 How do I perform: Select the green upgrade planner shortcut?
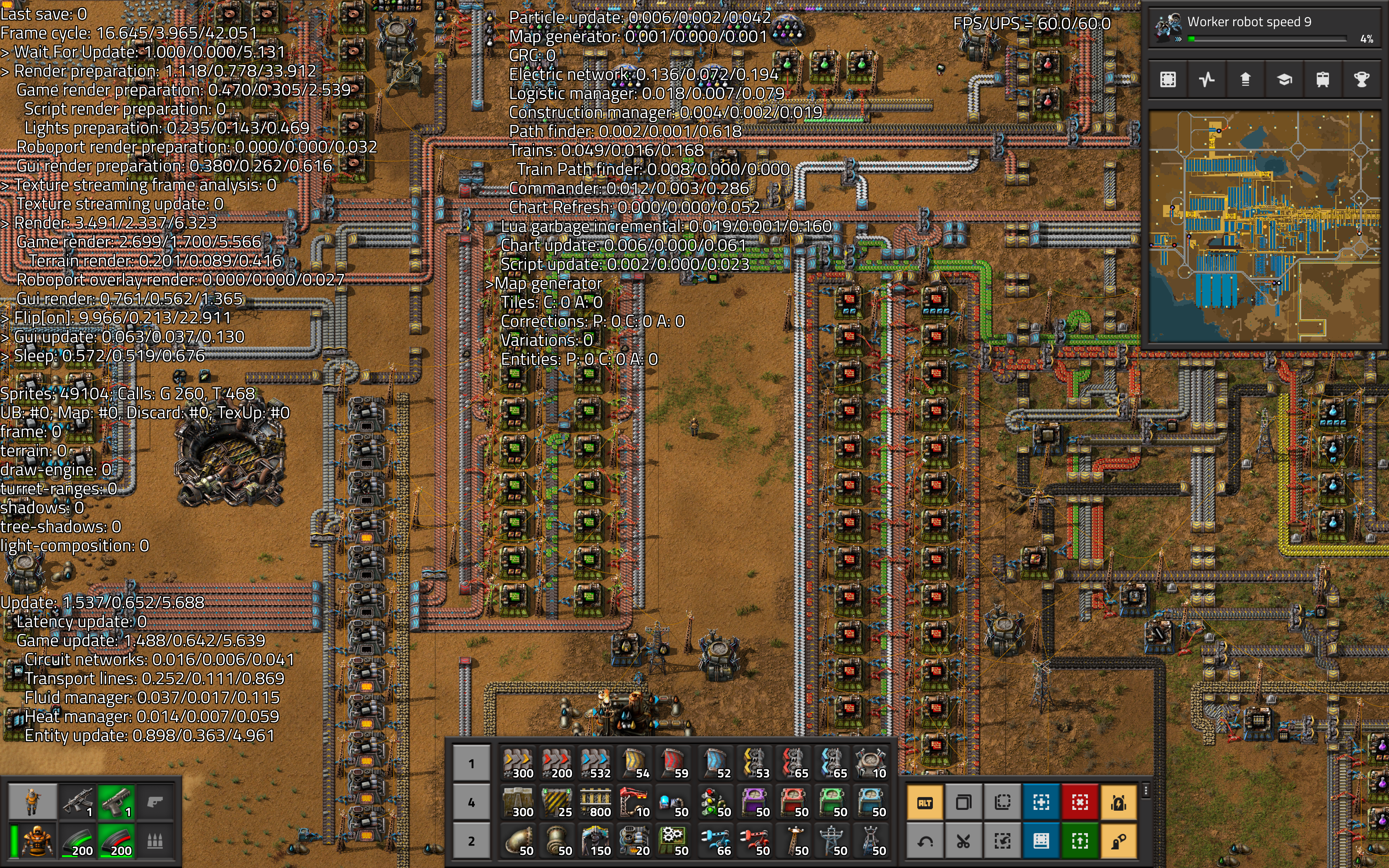[1079, 841]
